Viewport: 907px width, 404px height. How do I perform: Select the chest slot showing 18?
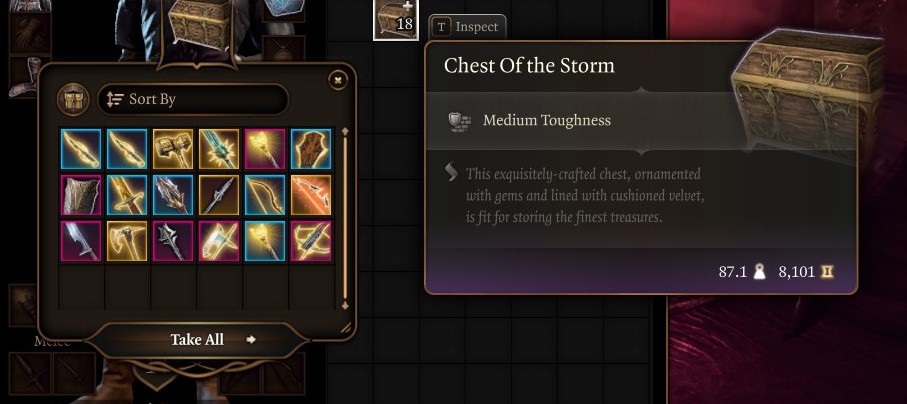396,19
